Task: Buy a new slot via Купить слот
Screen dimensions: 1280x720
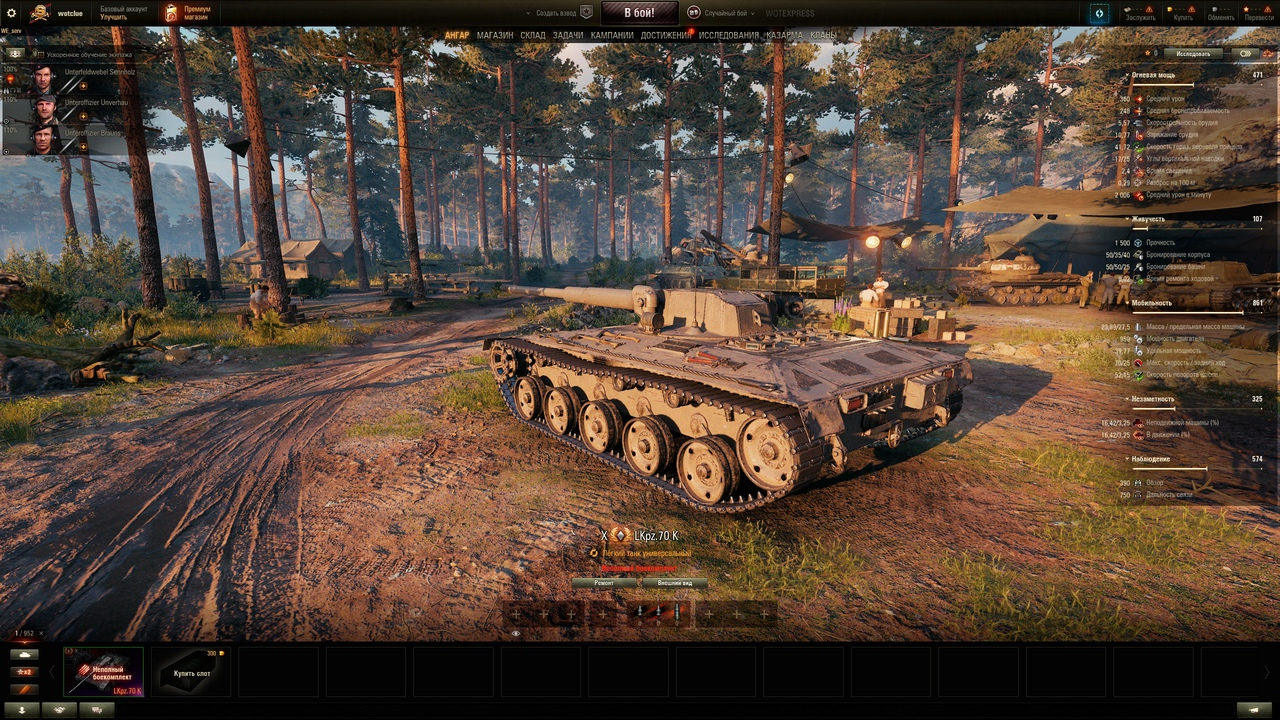Action: 191,671
